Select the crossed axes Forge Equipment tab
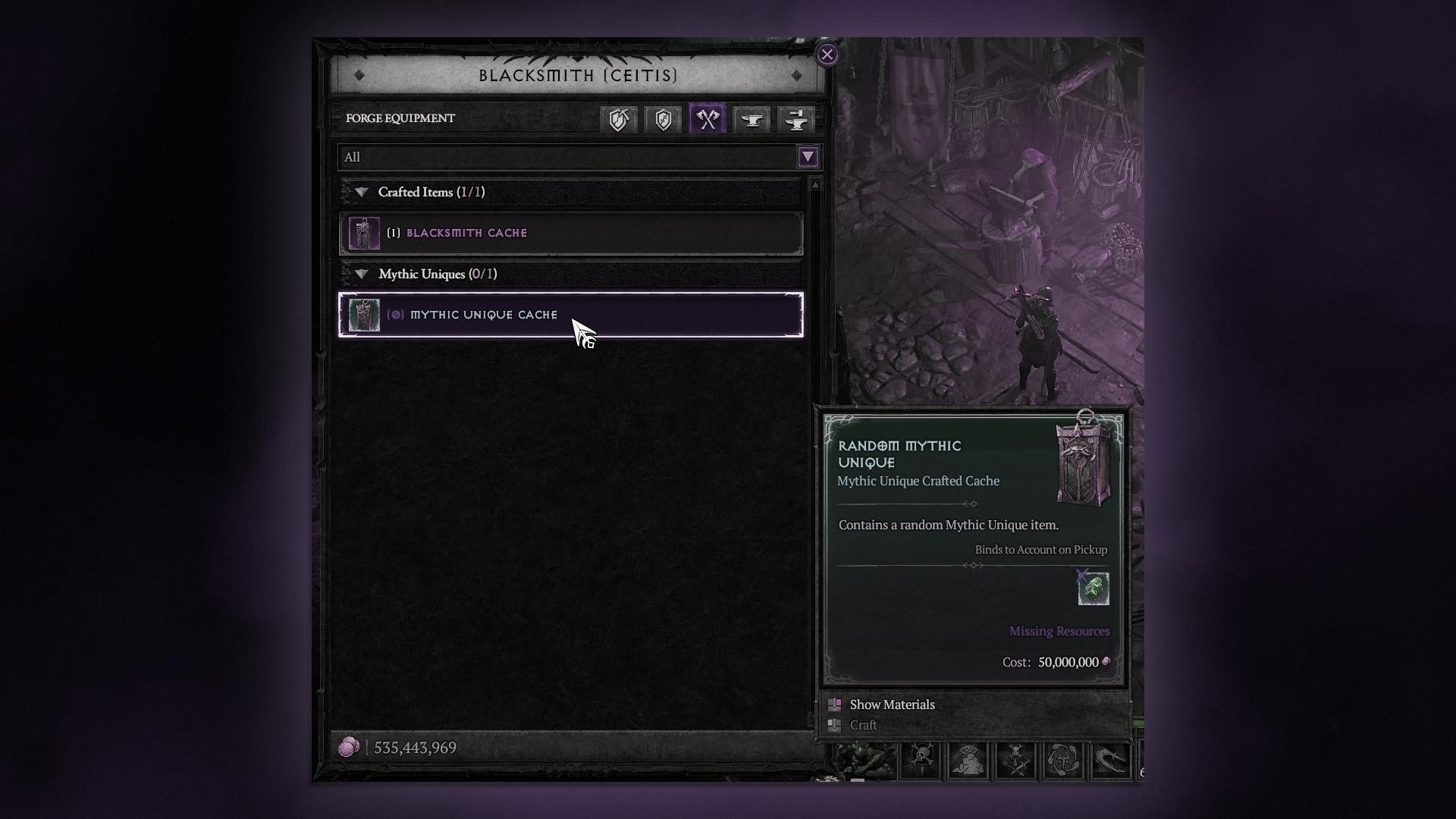This screenshot has height=819, width=1456. 708,119
